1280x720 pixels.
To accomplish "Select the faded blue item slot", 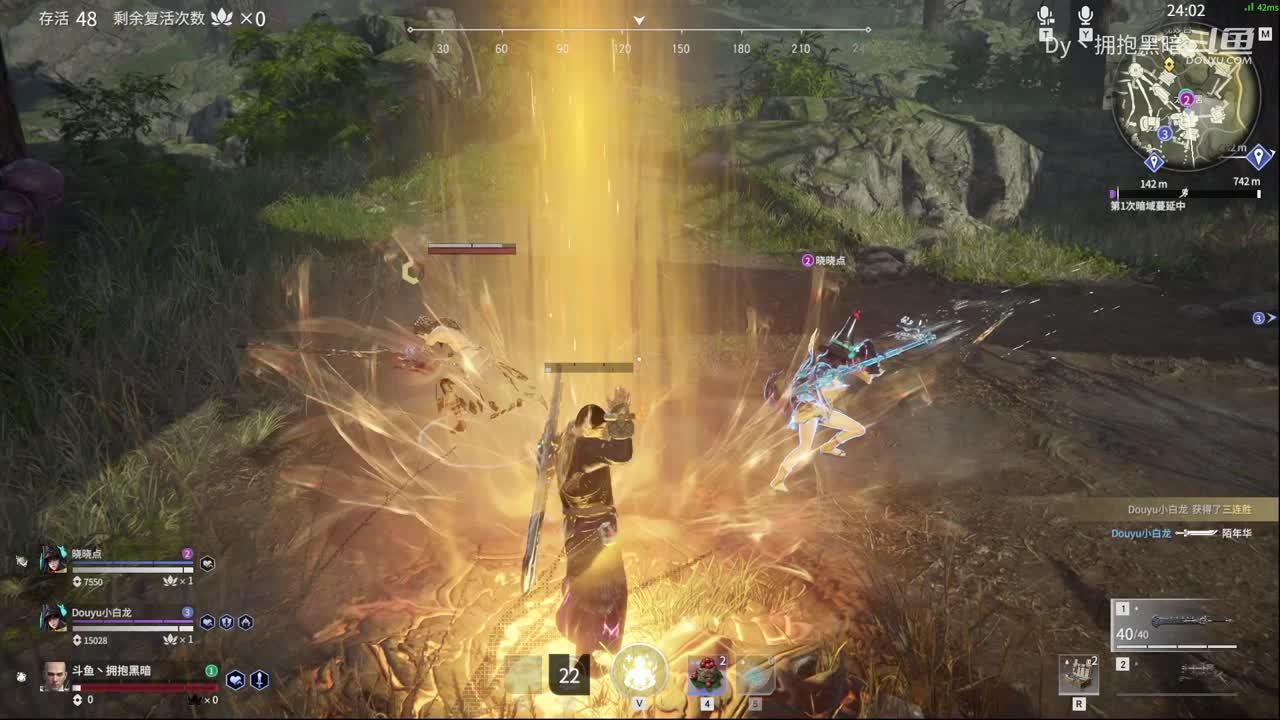I will [756, 676].
